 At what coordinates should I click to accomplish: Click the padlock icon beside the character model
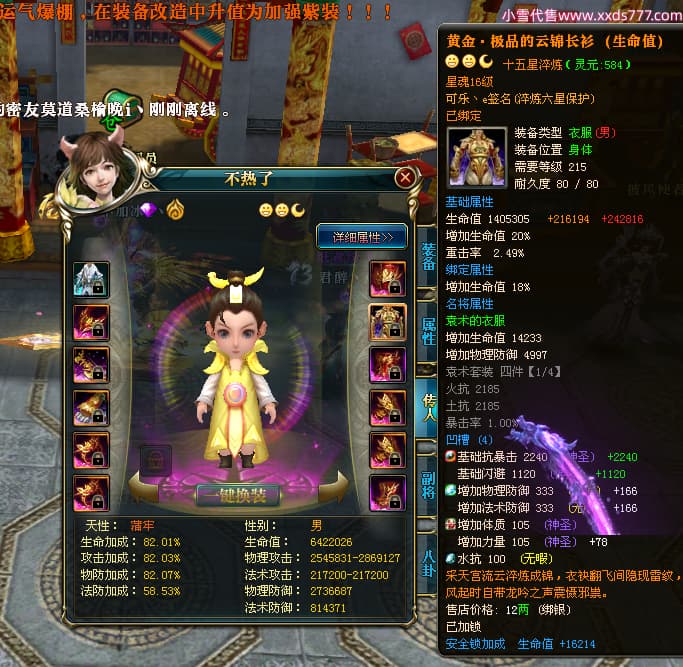coord(155,460)
